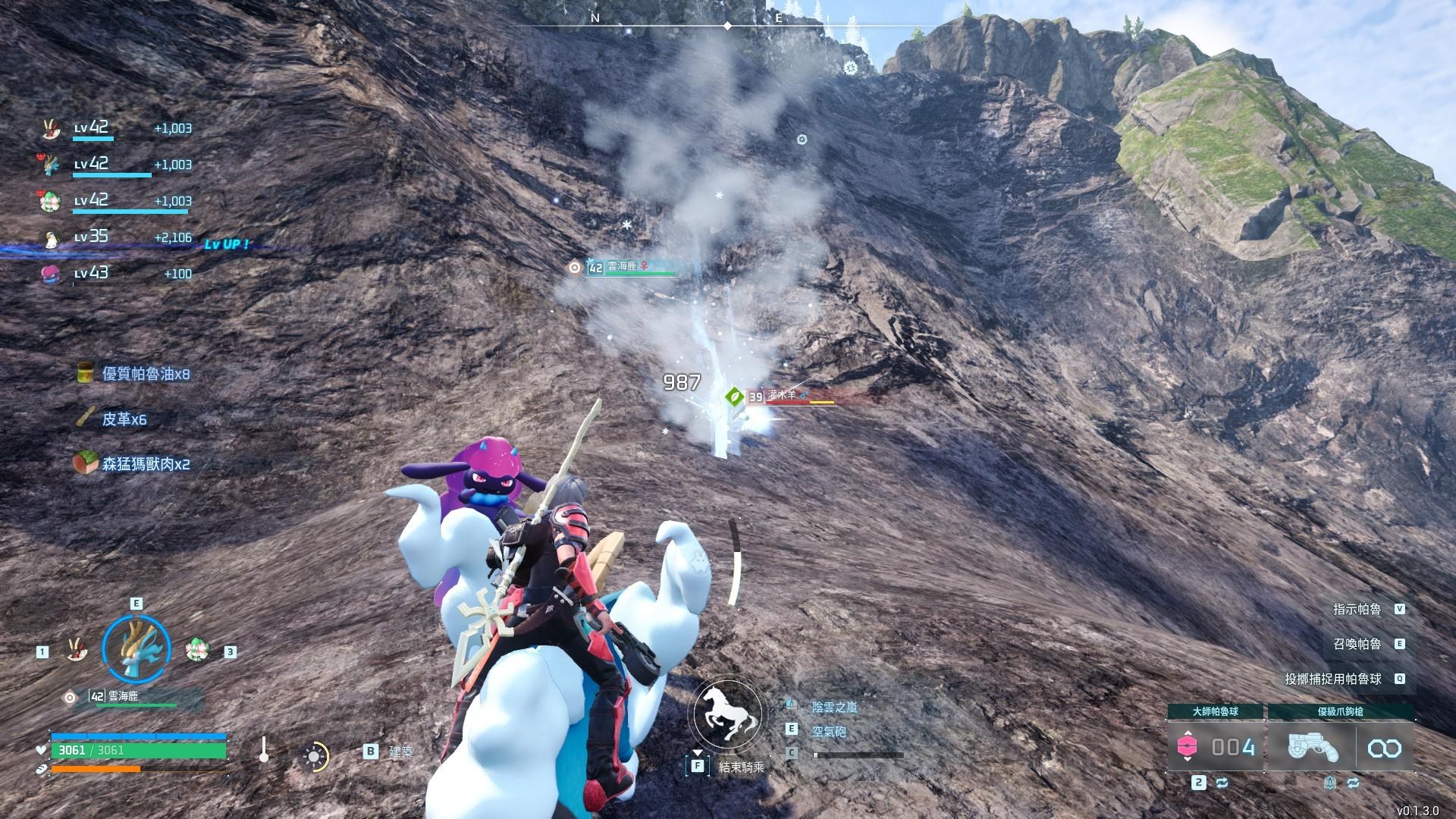1456x819 pixels.
Task: Click the thermometer temperature icon
Action: tap(263, 750)
